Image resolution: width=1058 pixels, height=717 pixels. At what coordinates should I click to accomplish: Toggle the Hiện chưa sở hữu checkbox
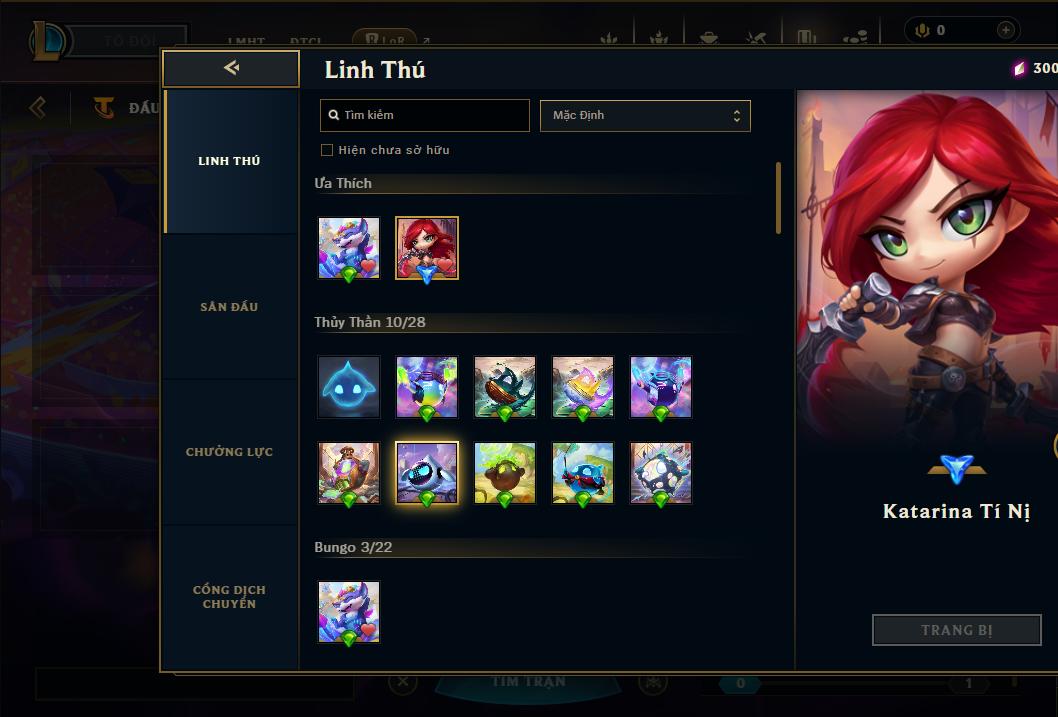tap(326, 150)
